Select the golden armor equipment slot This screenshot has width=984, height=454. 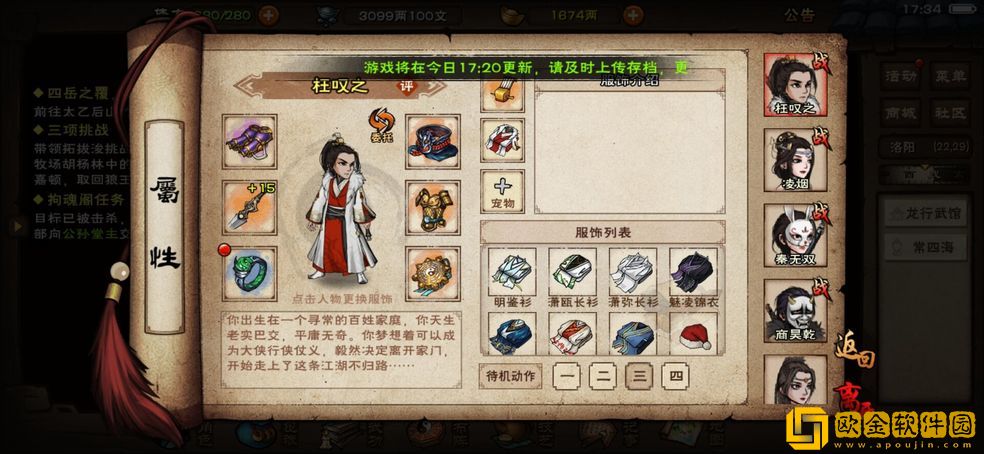pos(432,206)
